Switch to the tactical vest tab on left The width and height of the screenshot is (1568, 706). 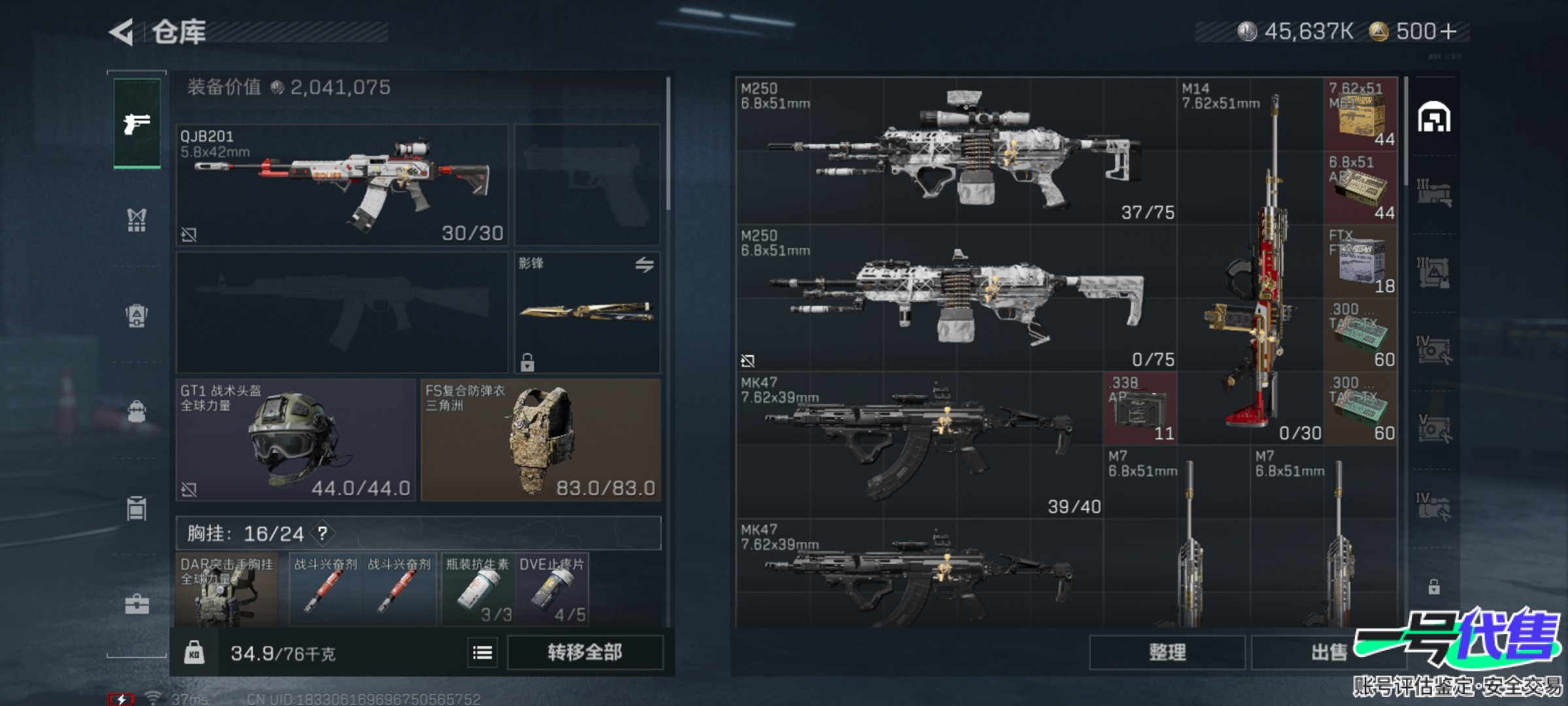(x=137, y=220)
